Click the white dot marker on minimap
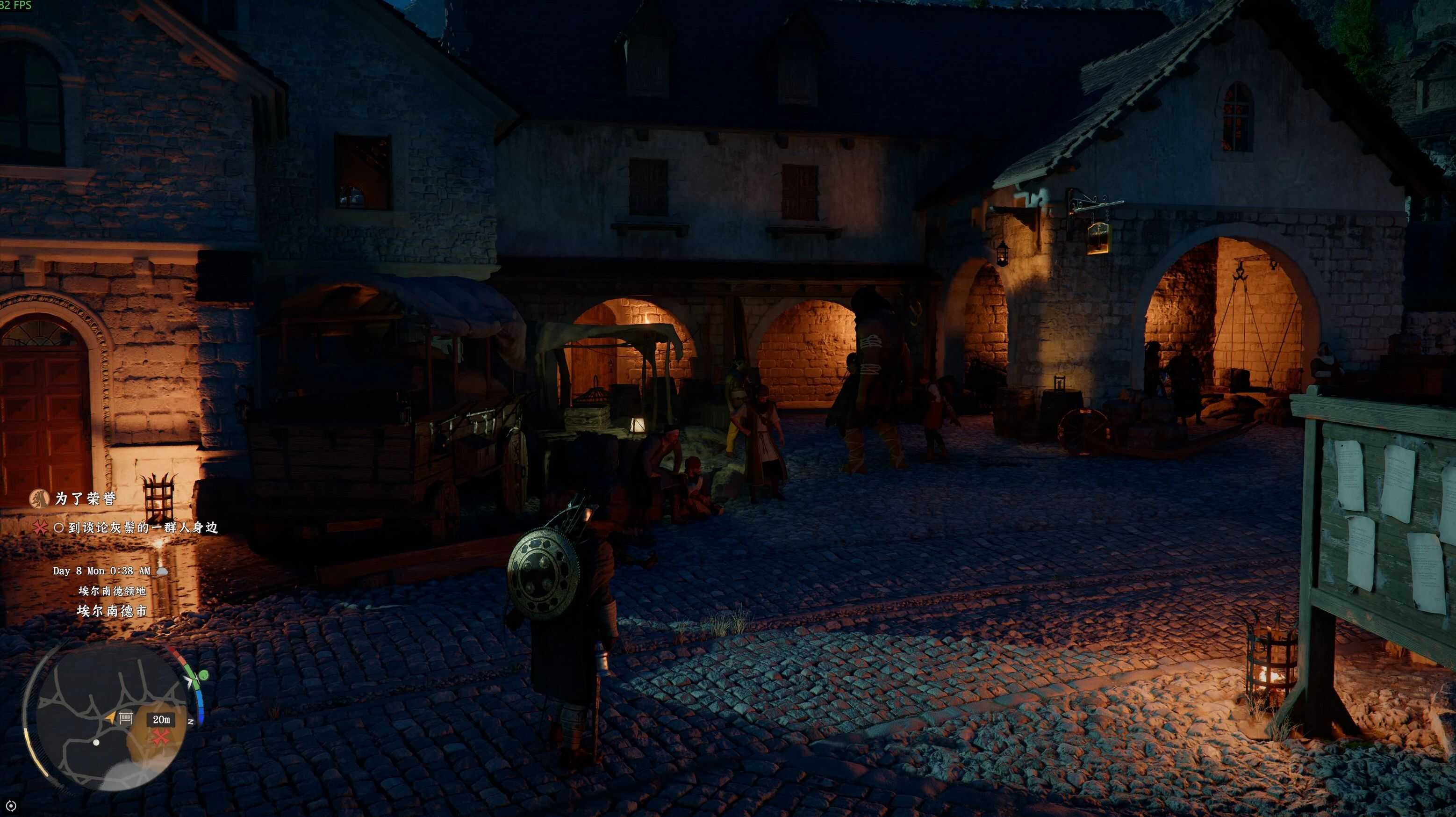 (96, 742)
